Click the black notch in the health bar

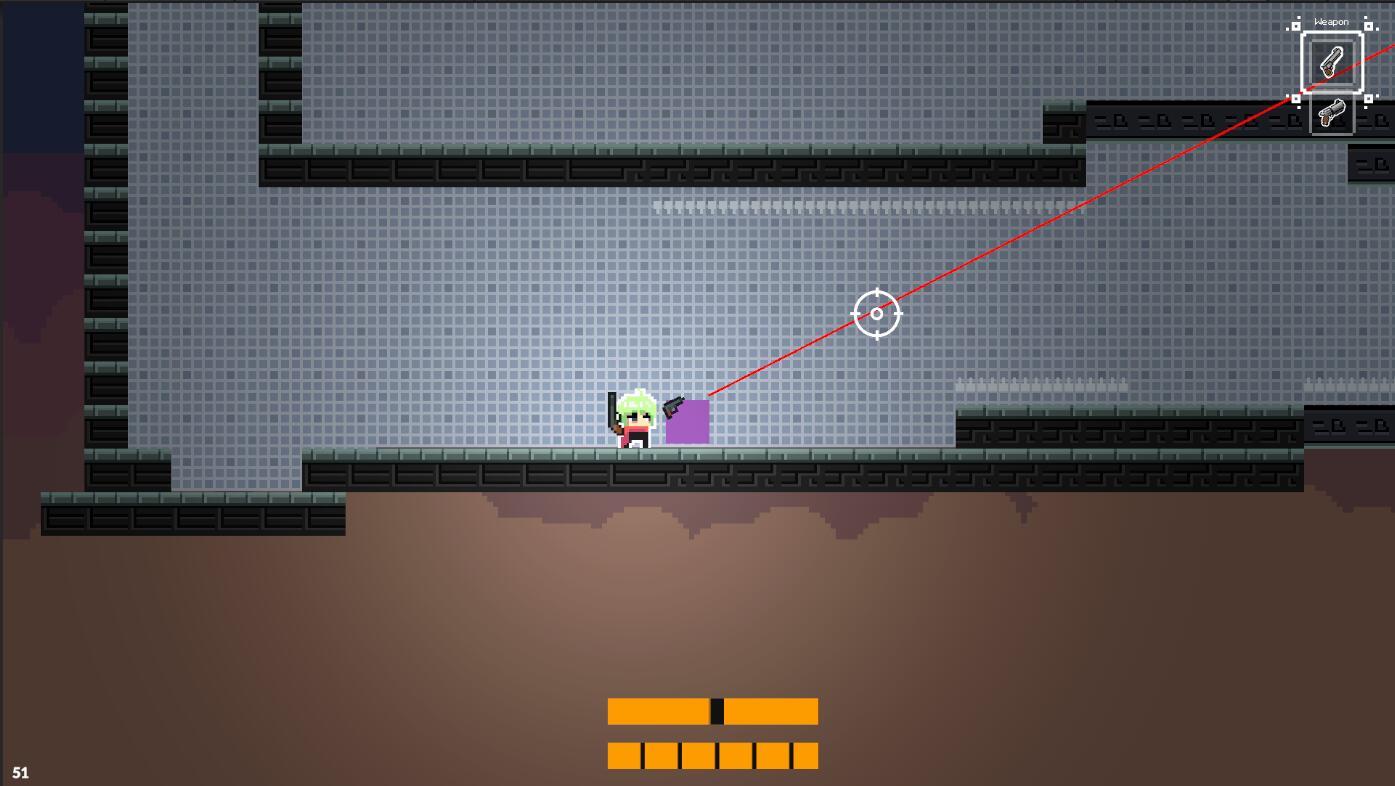717,711
